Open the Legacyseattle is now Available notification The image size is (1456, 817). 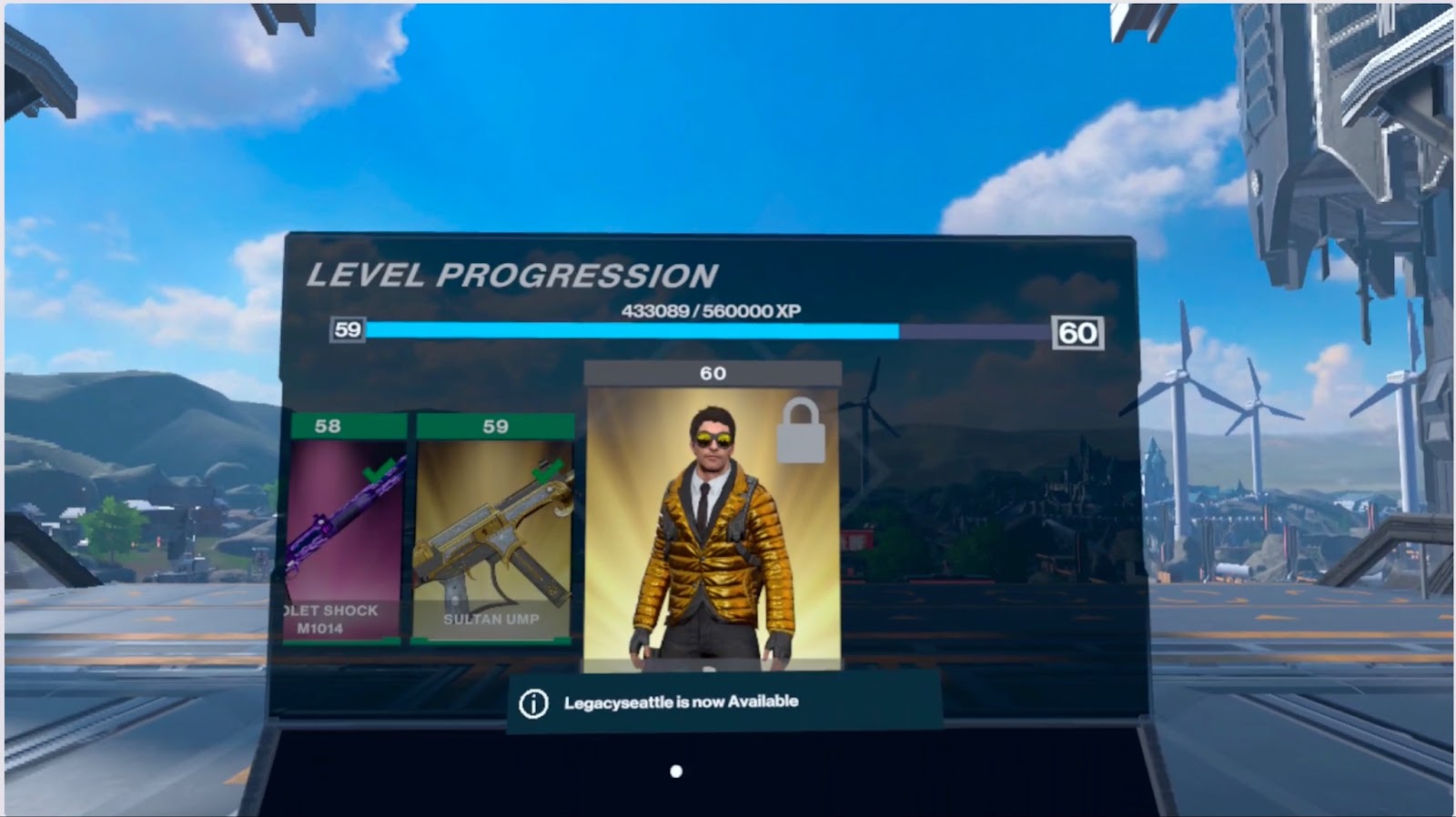point(681,702)
